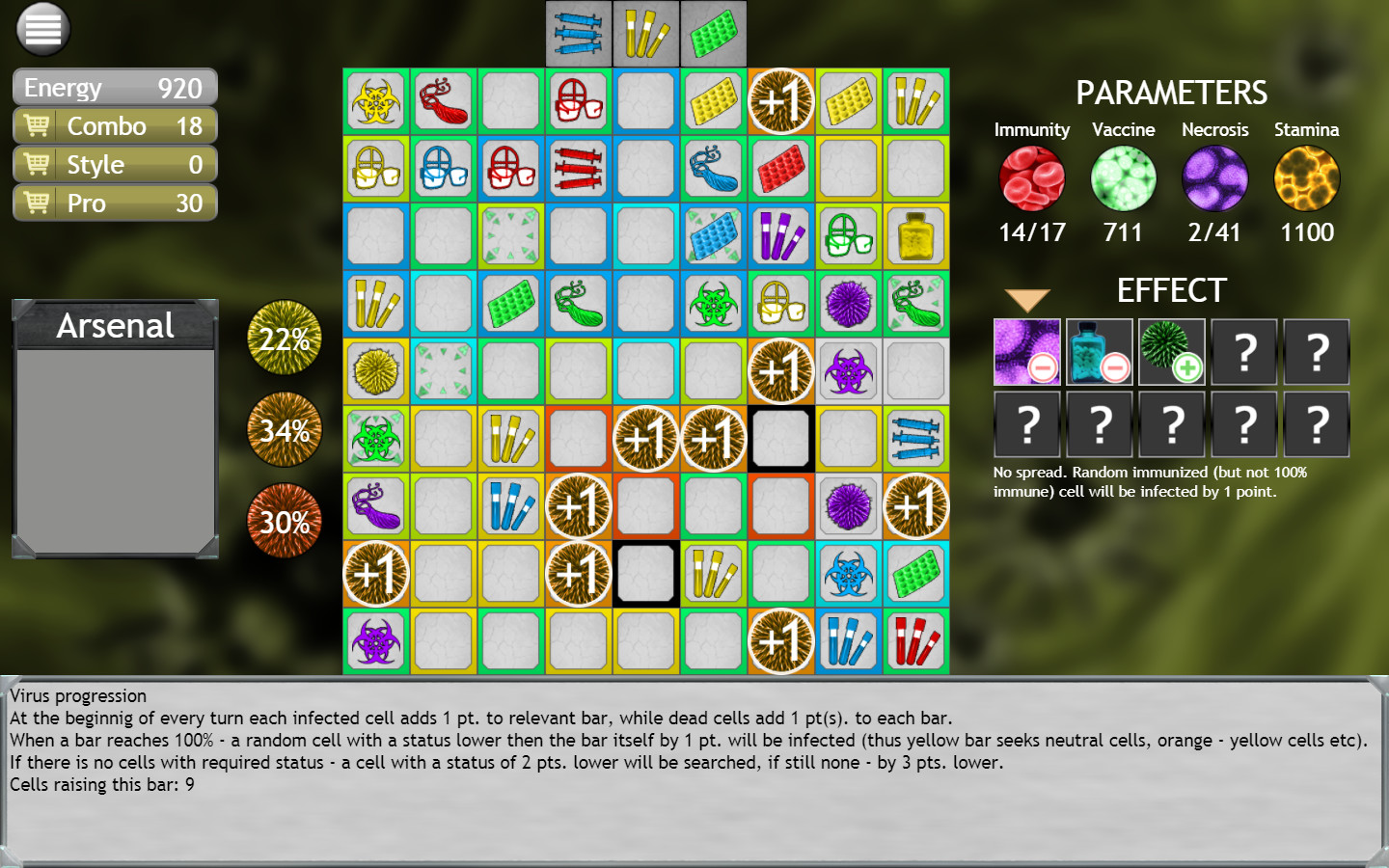Click the Stamina orange cell icon
This screenshot has width=1389, height=868.
tap(1306, 178)
